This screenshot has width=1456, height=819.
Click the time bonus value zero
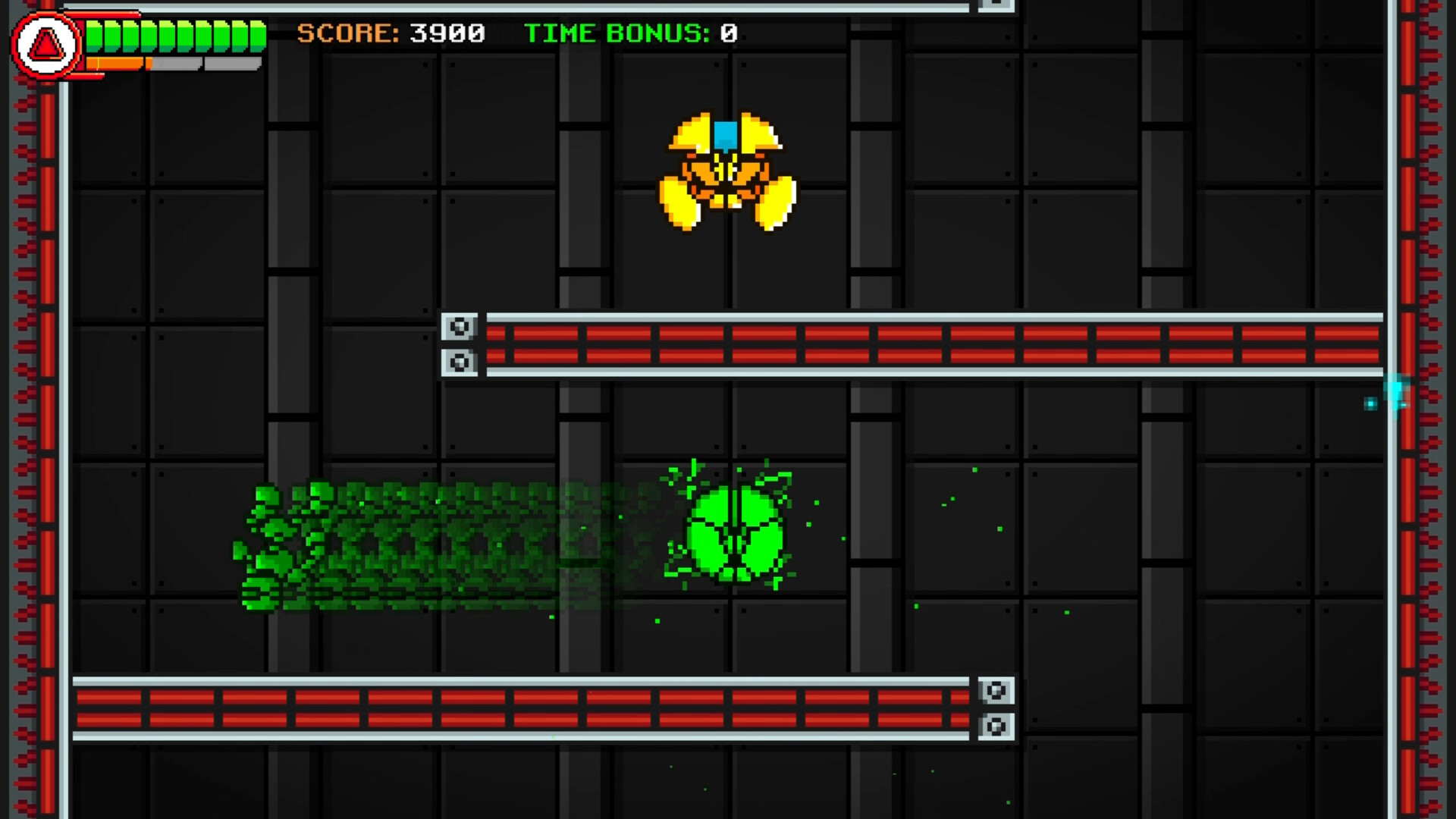coord(726,33)
